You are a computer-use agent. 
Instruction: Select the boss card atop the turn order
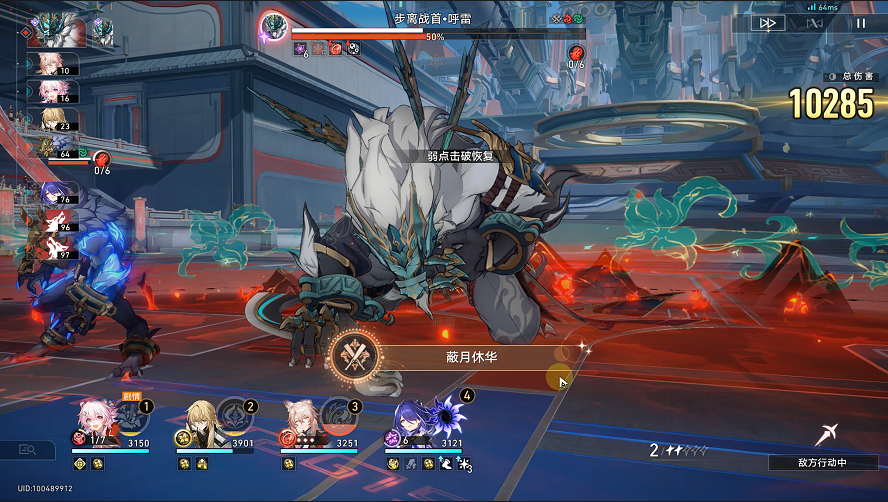click(55, 30)
